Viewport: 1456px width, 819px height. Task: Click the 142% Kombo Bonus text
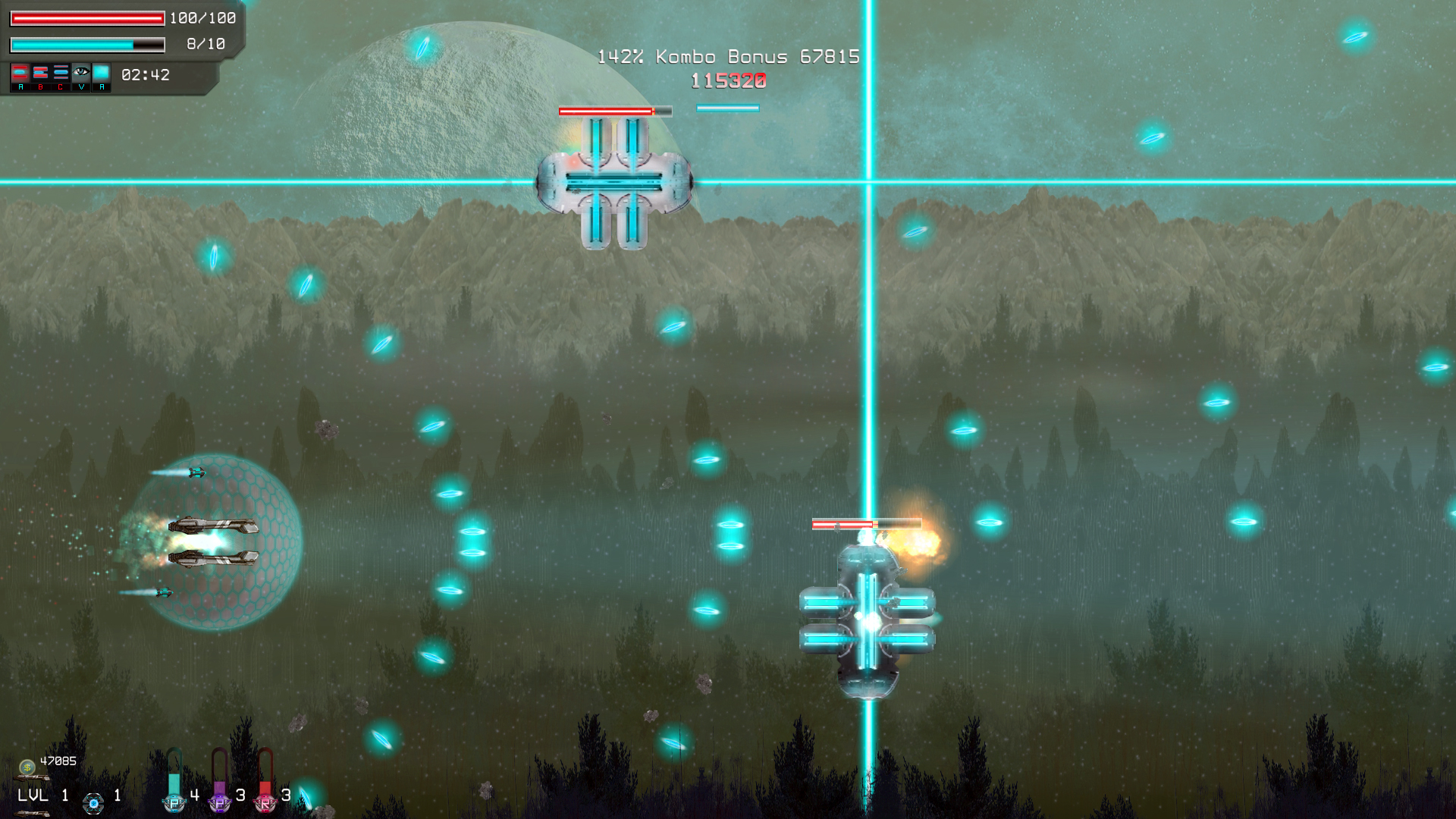click(x=727, y=55)
